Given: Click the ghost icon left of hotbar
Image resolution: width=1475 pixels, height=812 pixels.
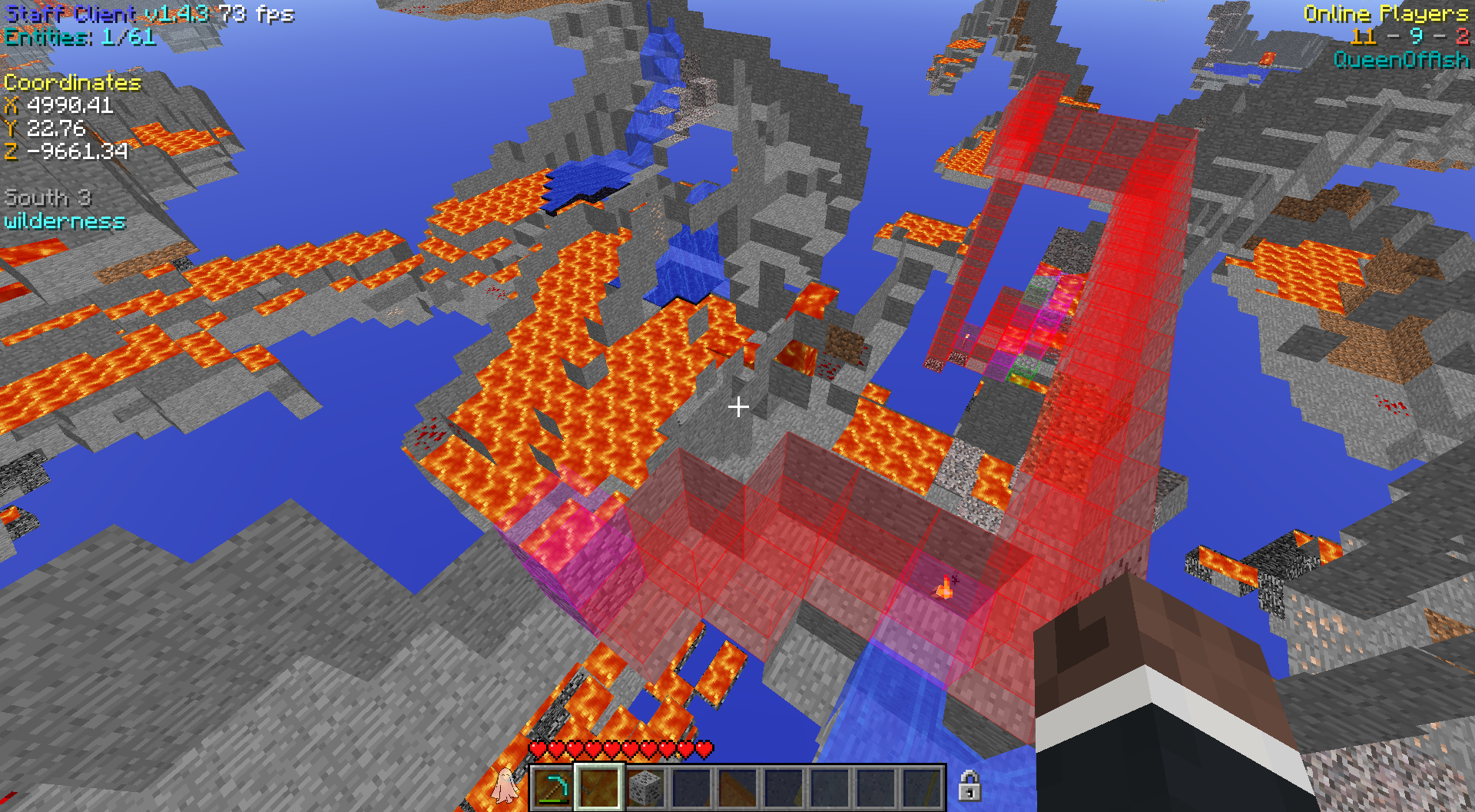Looking at the screenshot, I should (505, 785).
